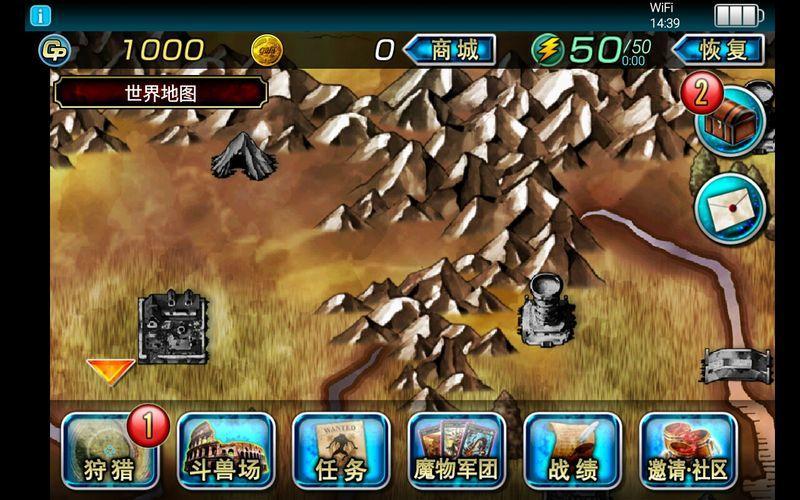Open the 魔物军团 monster legion menu
This screenshot has width=800, height=500.
click(x=456, y=448)
